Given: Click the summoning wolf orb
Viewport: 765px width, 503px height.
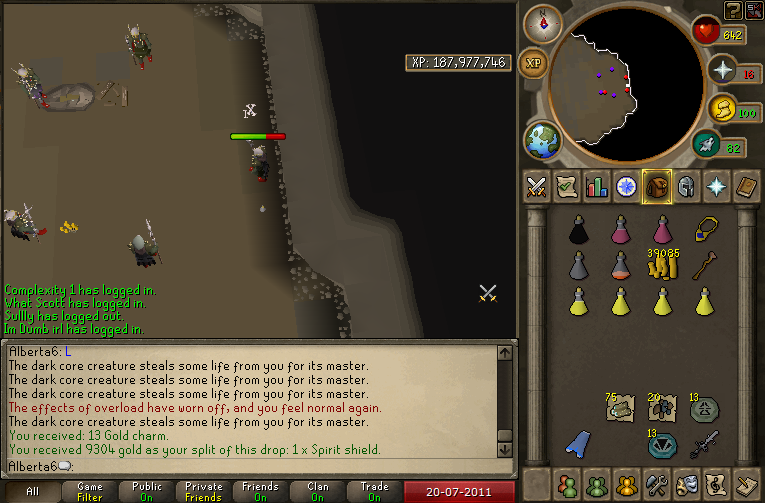Looking at the screenshot, I should (724, 108).
